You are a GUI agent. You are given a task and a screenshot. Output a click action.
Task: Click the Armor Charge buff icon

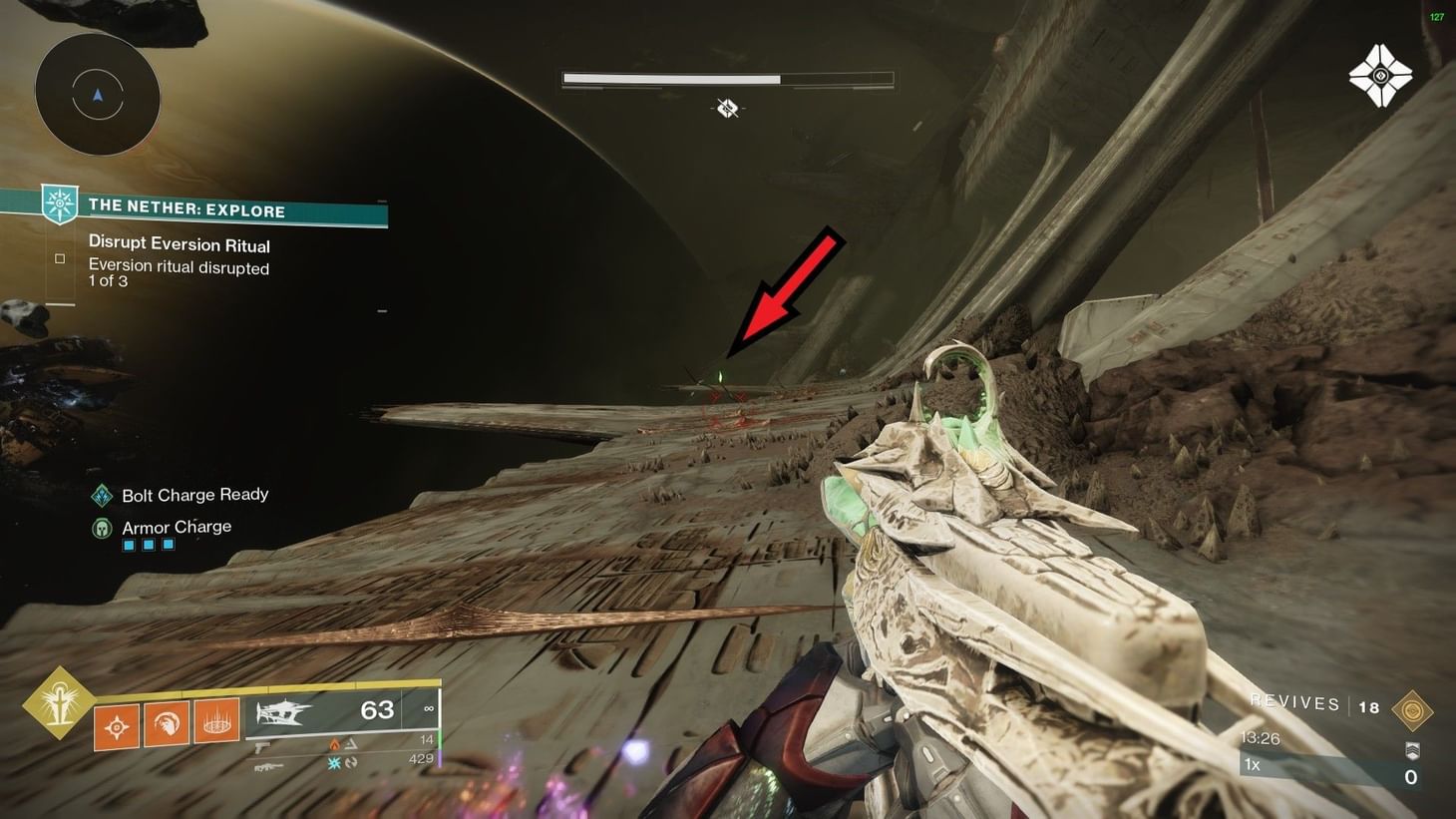(x=101, y=527)
